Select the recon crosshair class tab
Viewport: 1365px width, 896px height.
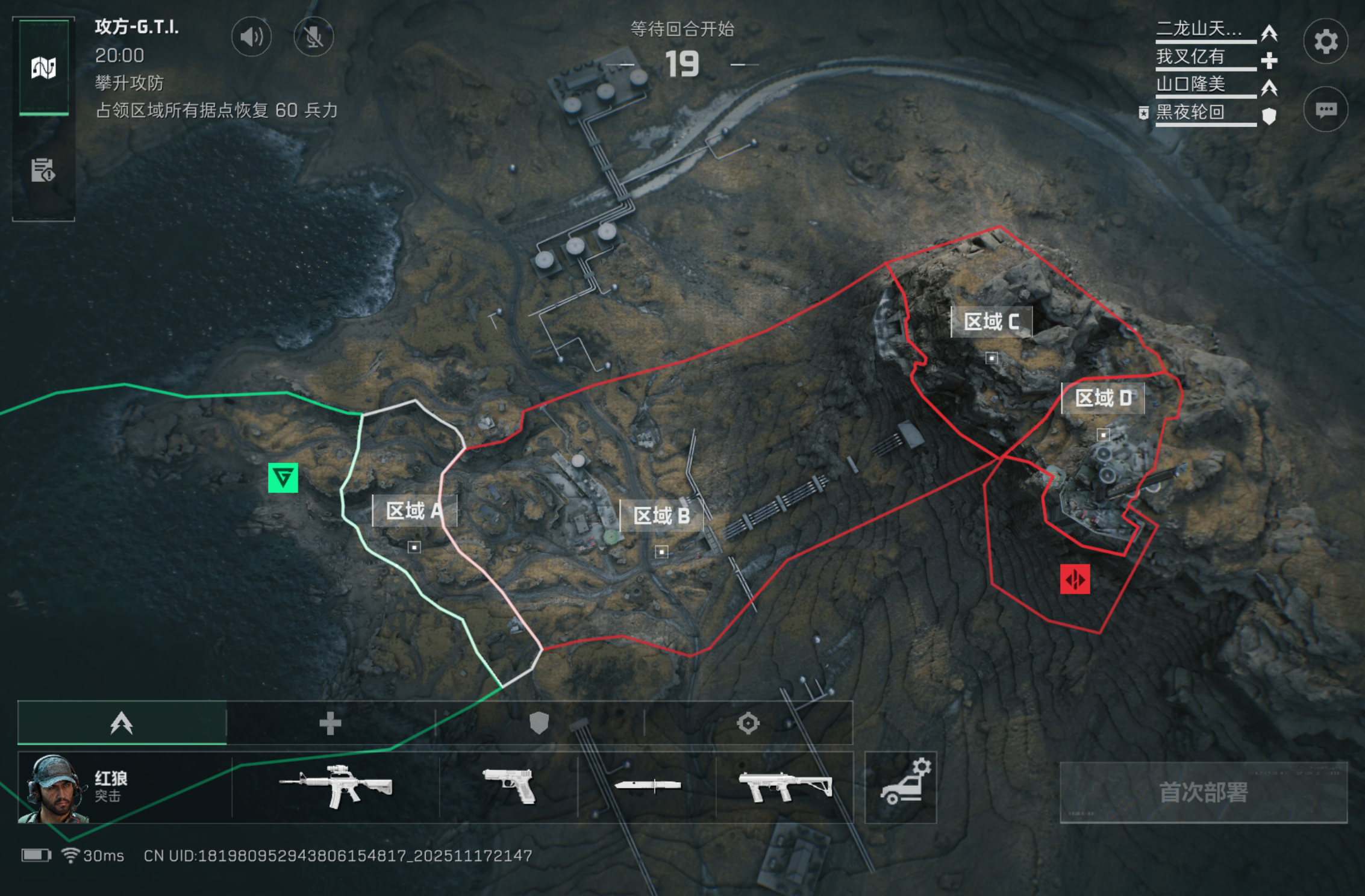748,723
